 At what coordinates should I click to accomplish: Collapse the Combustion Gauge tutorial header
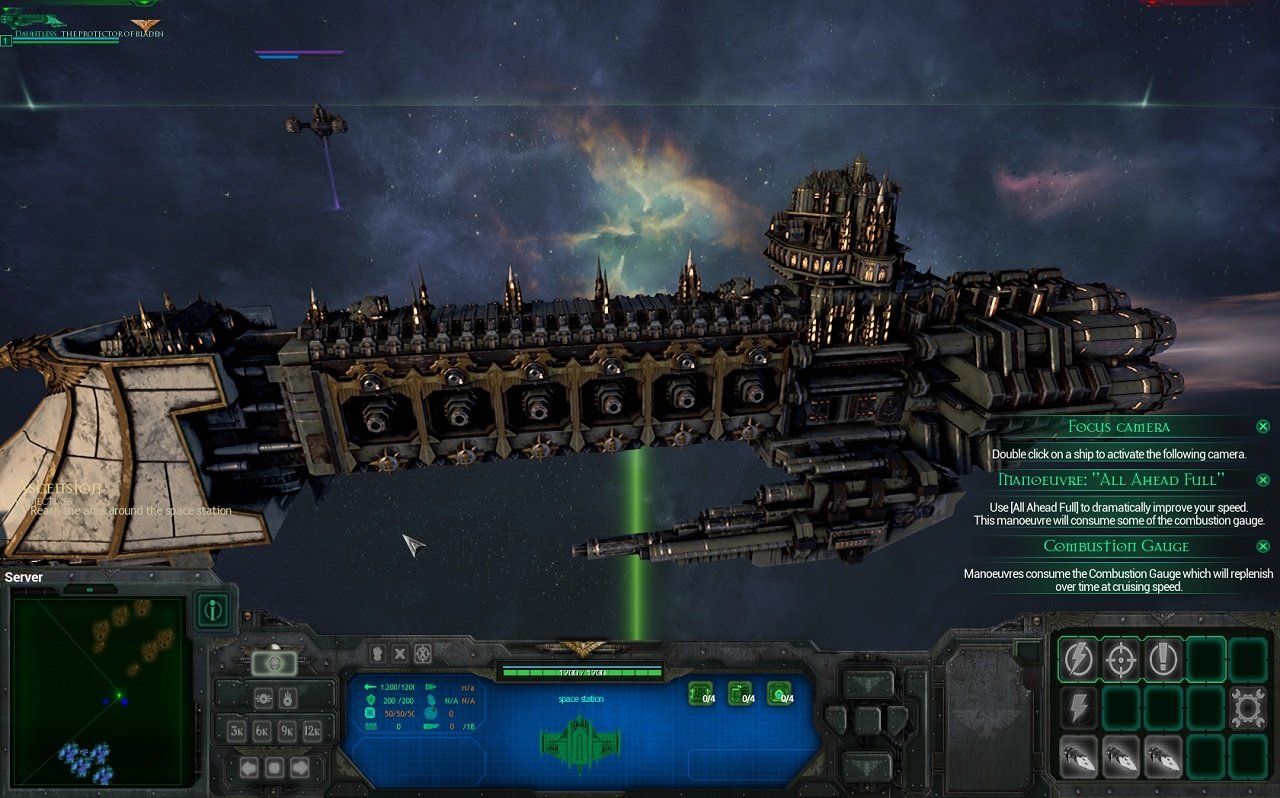click(1115, 546)
